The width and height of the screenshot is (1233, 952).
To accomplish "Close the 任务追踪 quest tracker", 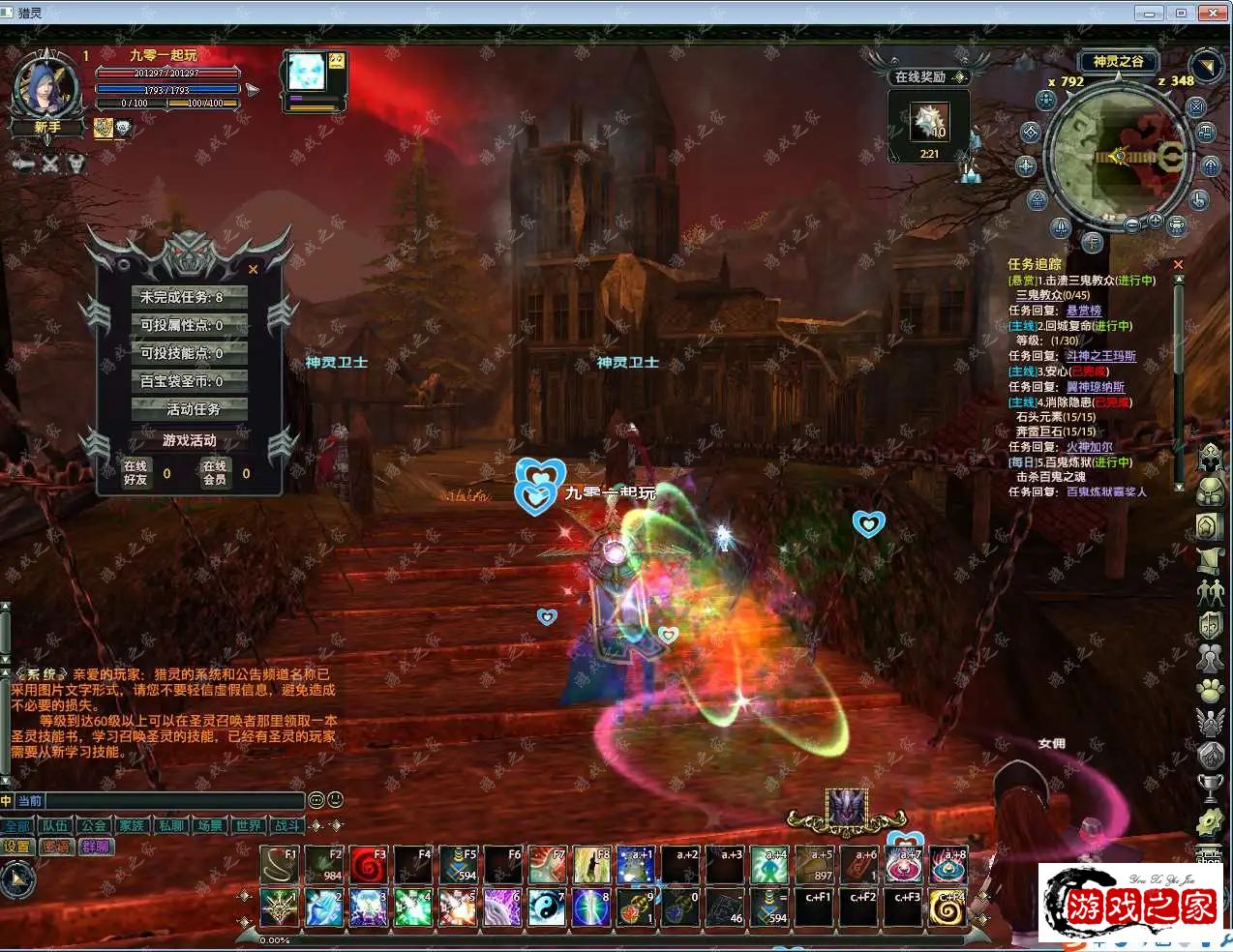I will [1178, 264].
